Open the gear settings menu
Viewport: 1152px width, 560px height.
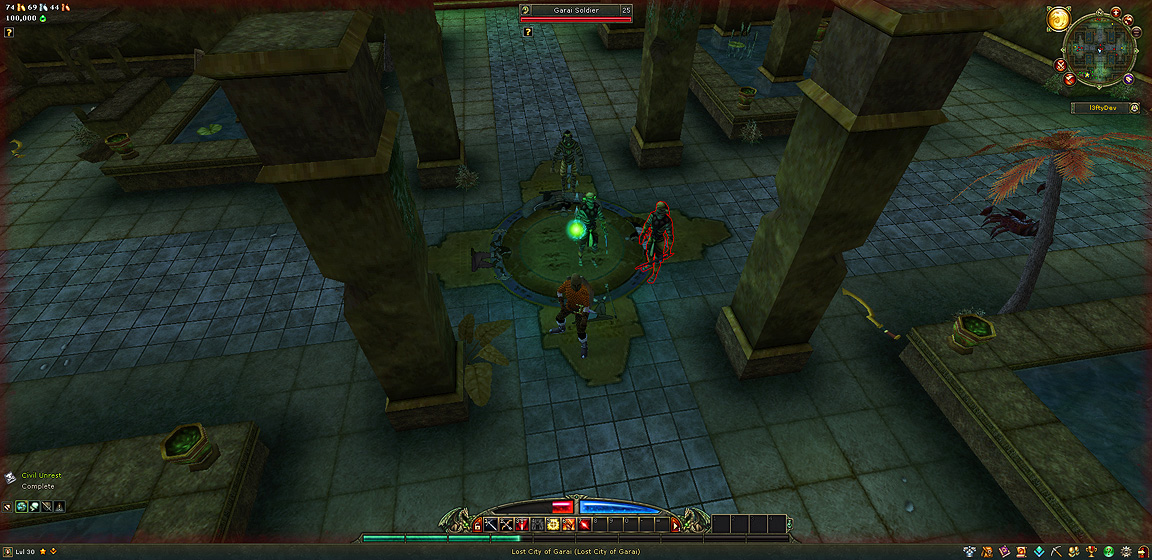pos(1126,552)
